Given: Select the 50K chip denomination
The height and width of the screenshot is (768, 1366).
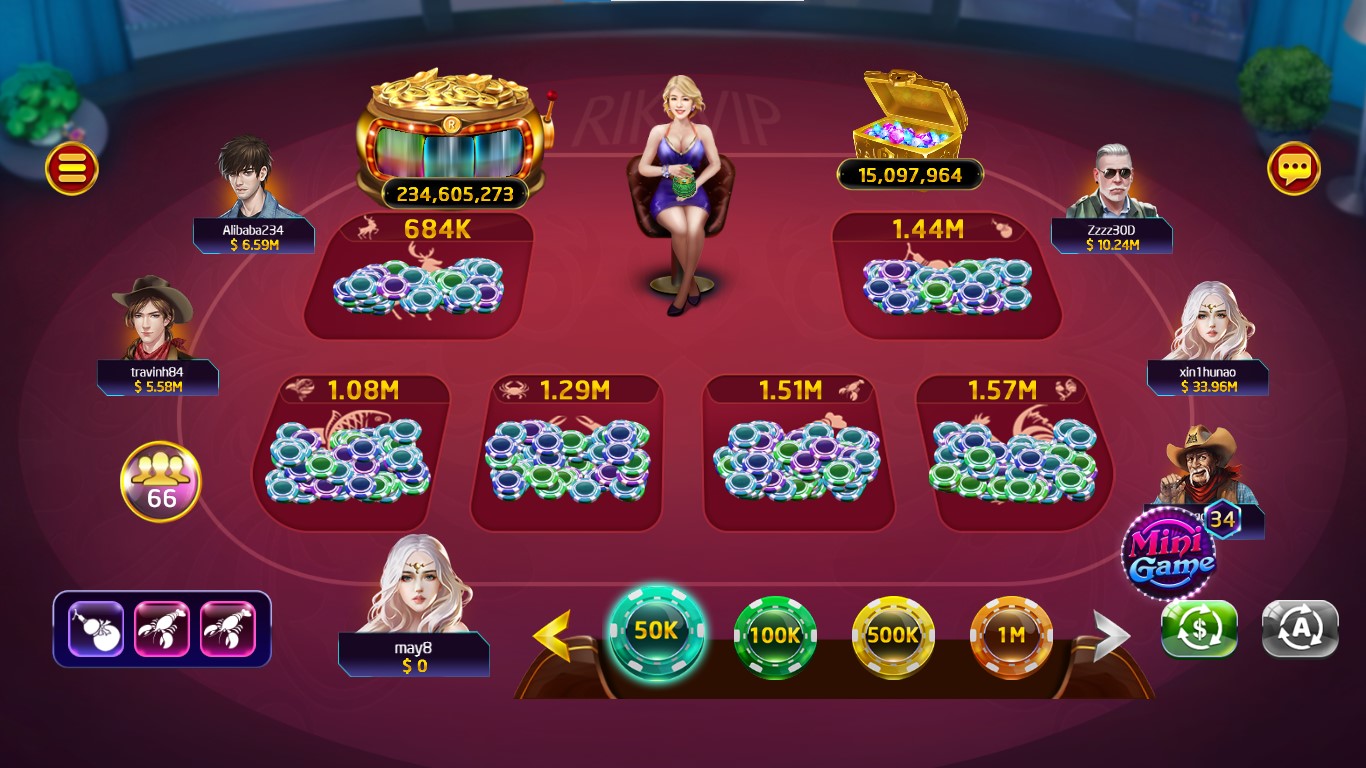Looking at the screenshot, I should pos(656,634).
